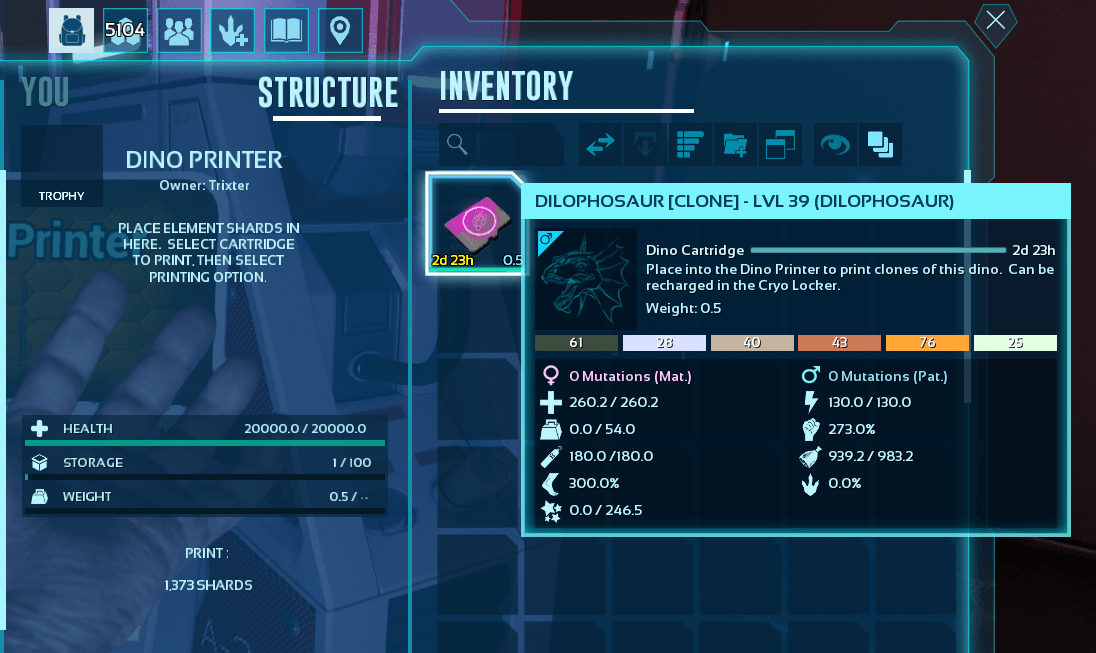Select the Dilophosaur Dino Cartridge slot

pos(476,224)
